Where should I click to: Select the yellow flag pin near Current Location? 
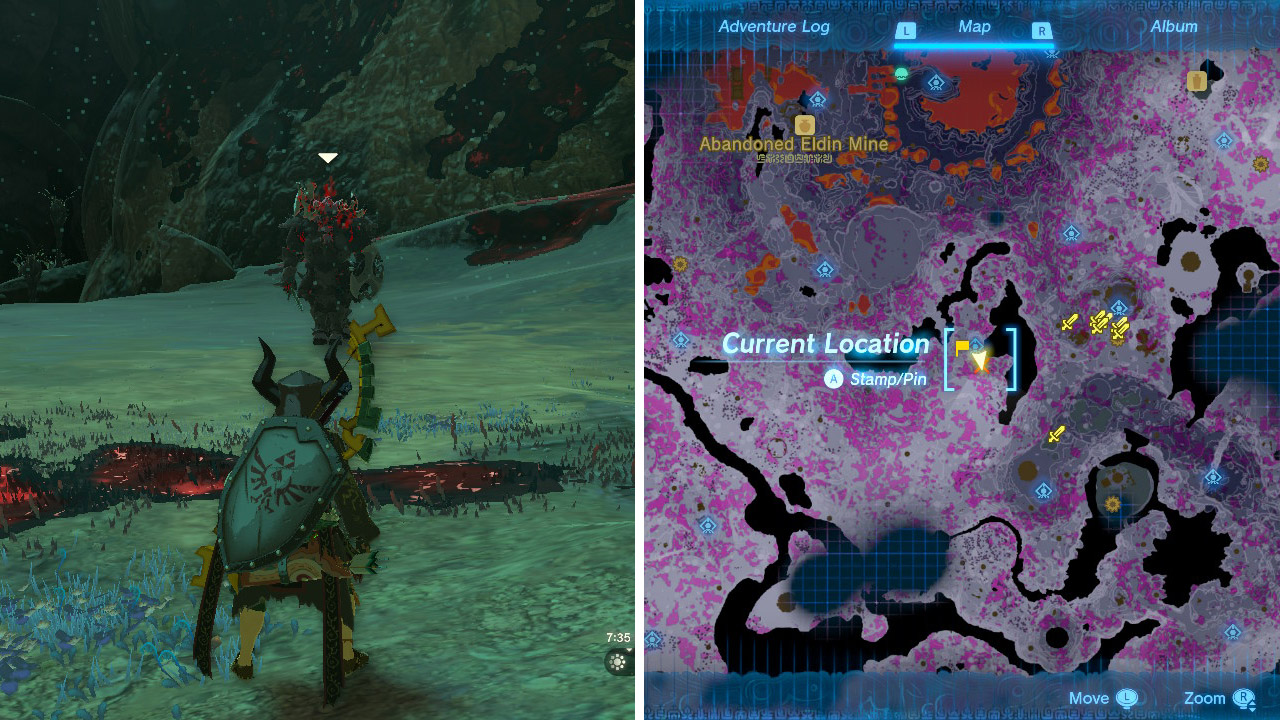[x=961, y=347]
